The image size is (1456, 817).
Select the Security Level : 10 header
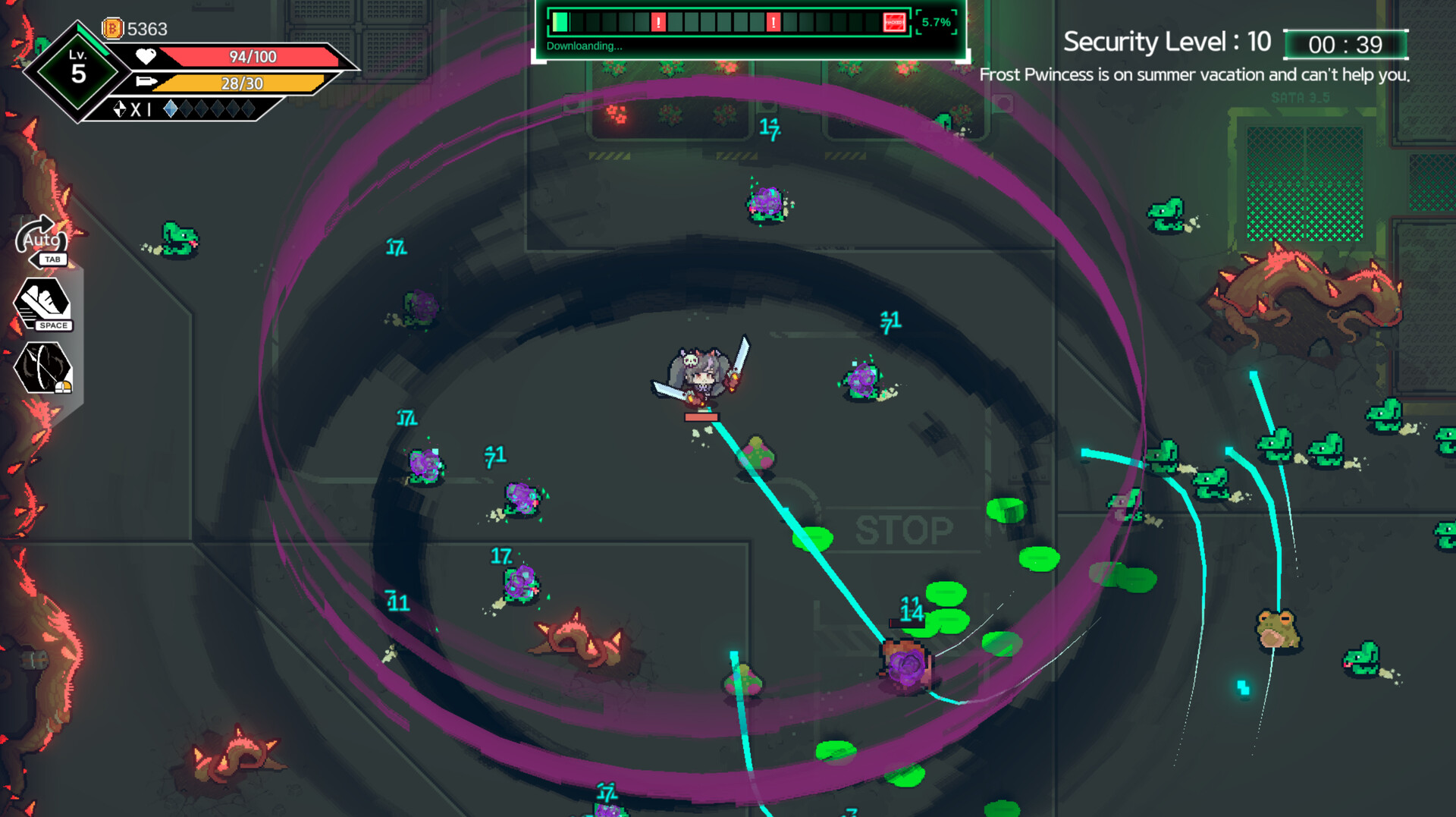click(1168, 42)
